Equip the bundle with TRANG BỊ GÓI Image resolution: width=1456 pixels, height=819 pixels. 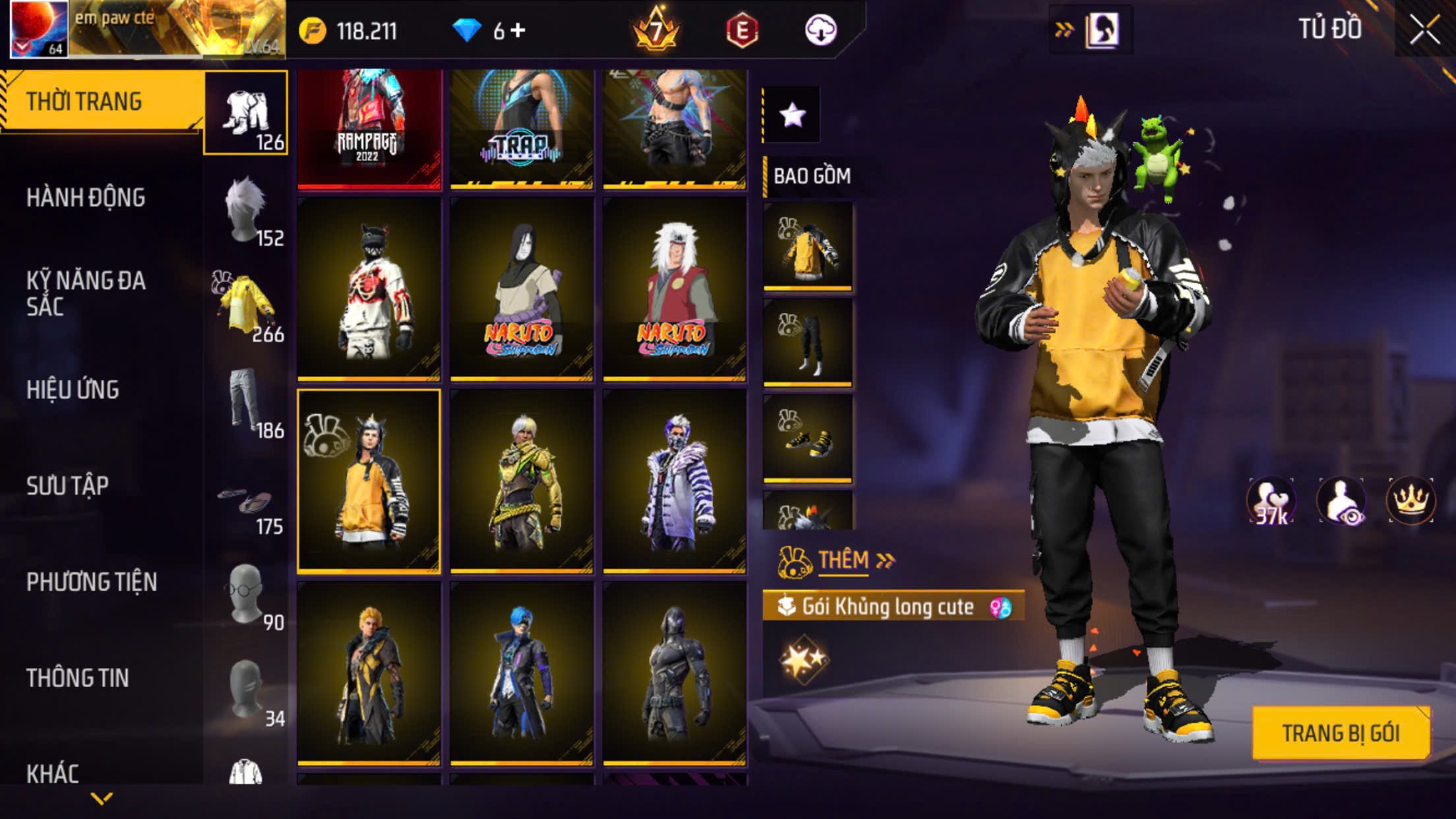tap(1340, 733)
